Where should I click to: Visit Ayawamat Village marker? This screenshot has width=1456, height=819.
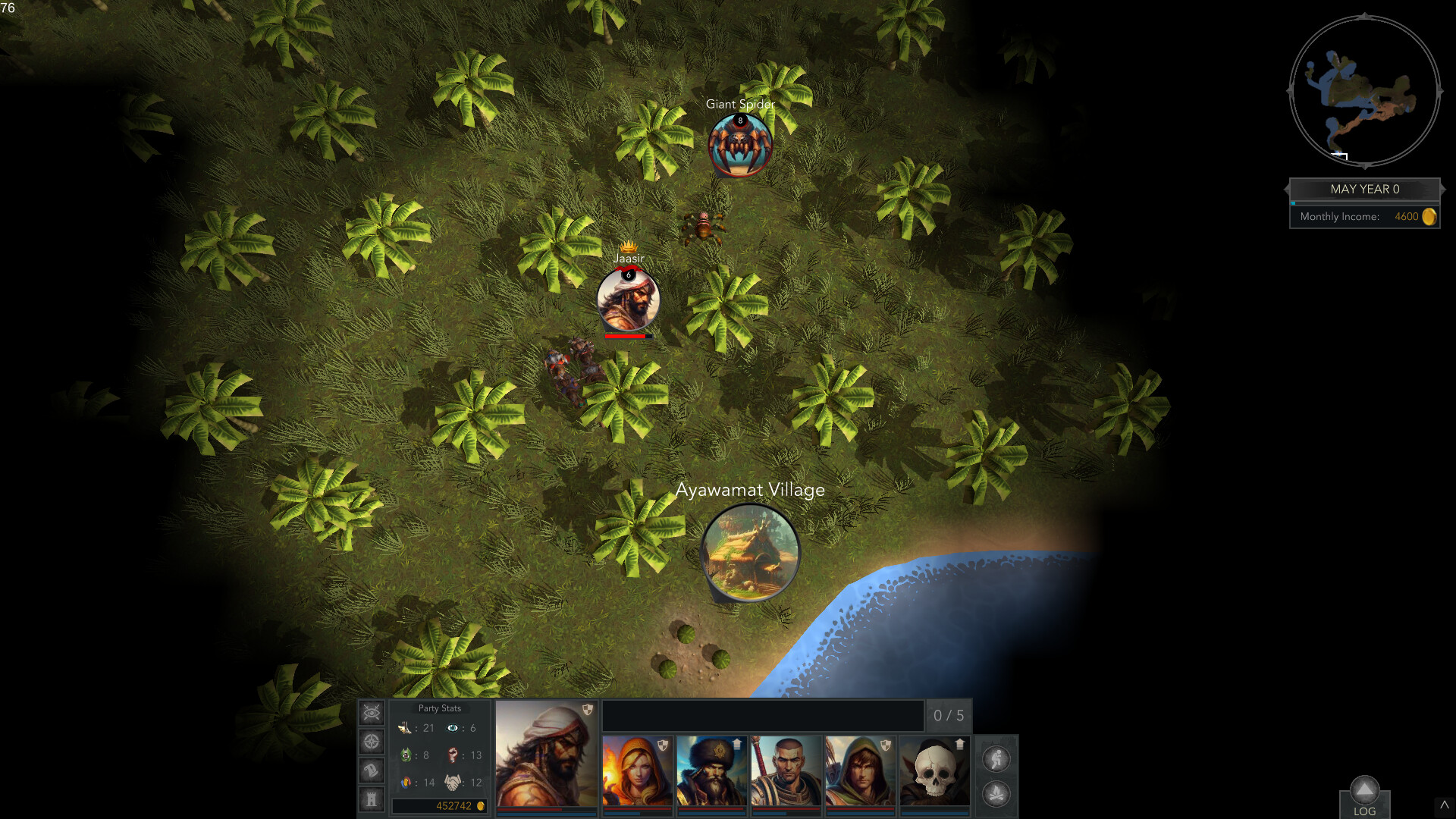click(751, 552)
